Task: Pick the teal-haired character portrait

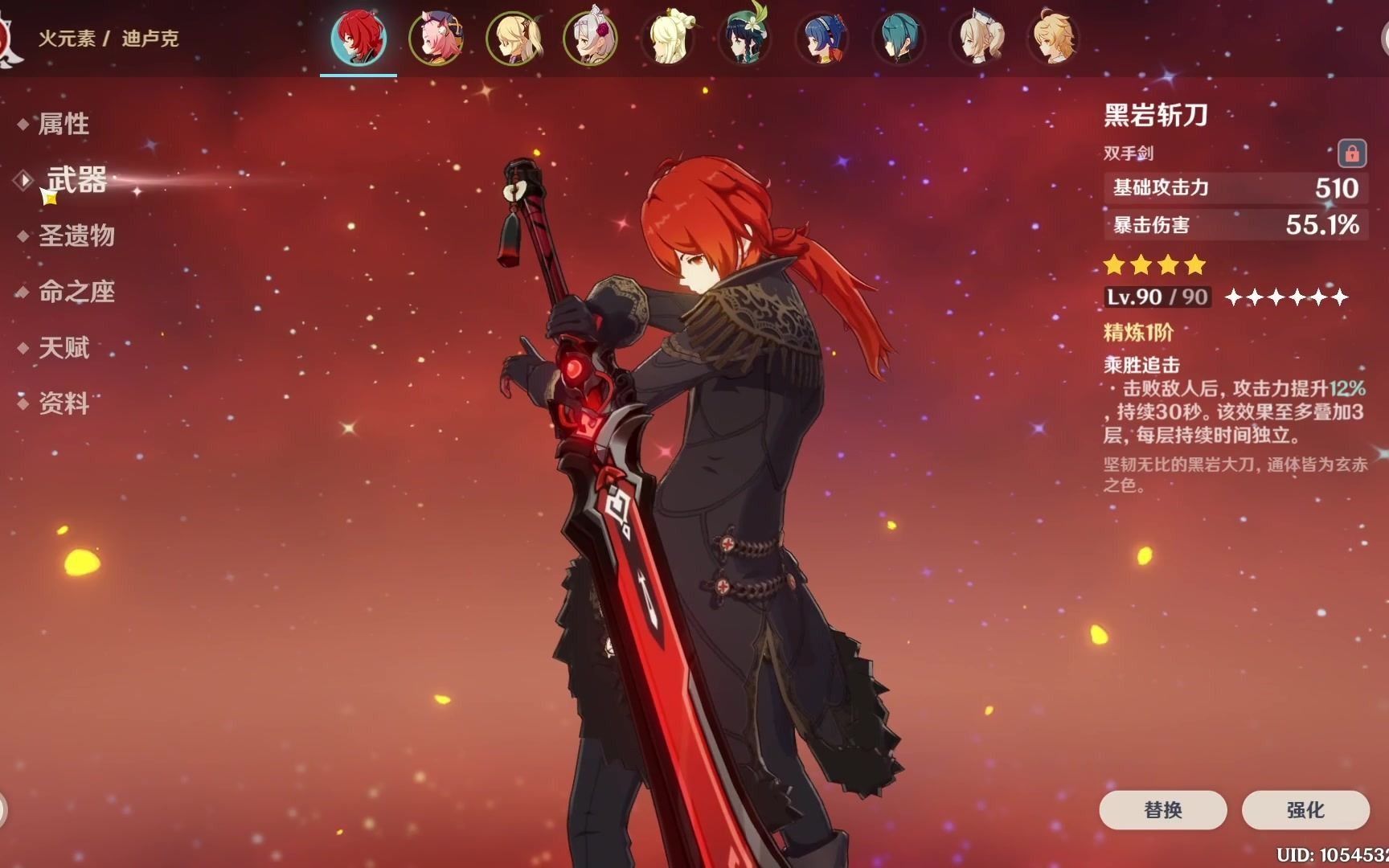Action: pyautogui.click(x=899, y=38)
